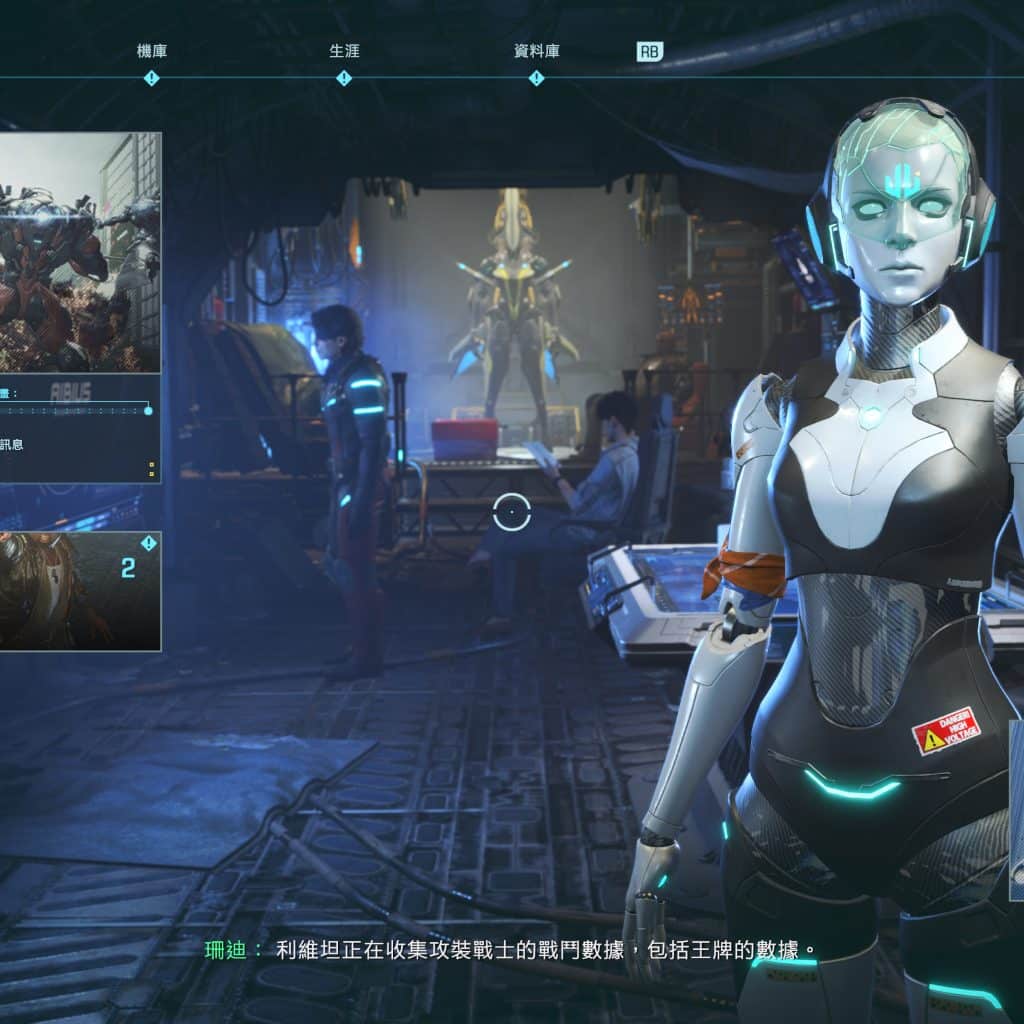This screenshot has height=1024, width=1024.
Task: Open the mech battle mission thumbnail
Action: point(79,252)
